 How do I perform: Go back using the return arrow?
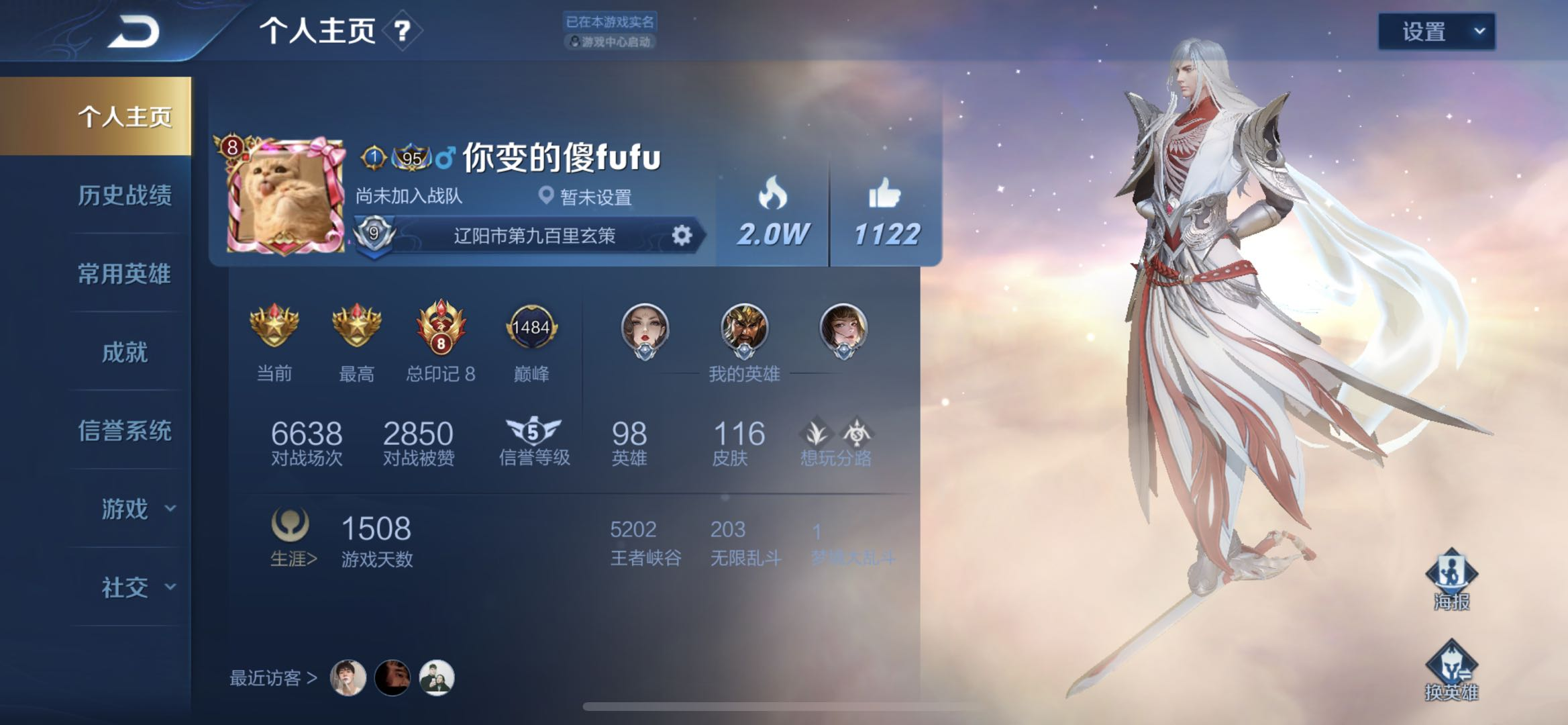pos(134,32)
